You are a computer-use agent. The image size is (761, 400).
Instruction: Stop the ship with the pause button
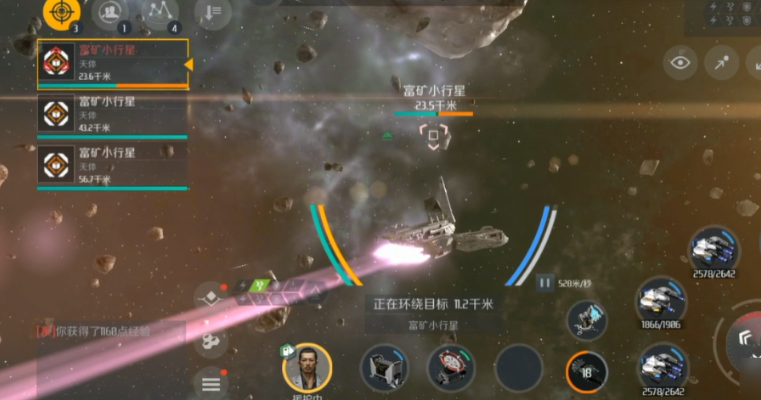pos(545,283)
